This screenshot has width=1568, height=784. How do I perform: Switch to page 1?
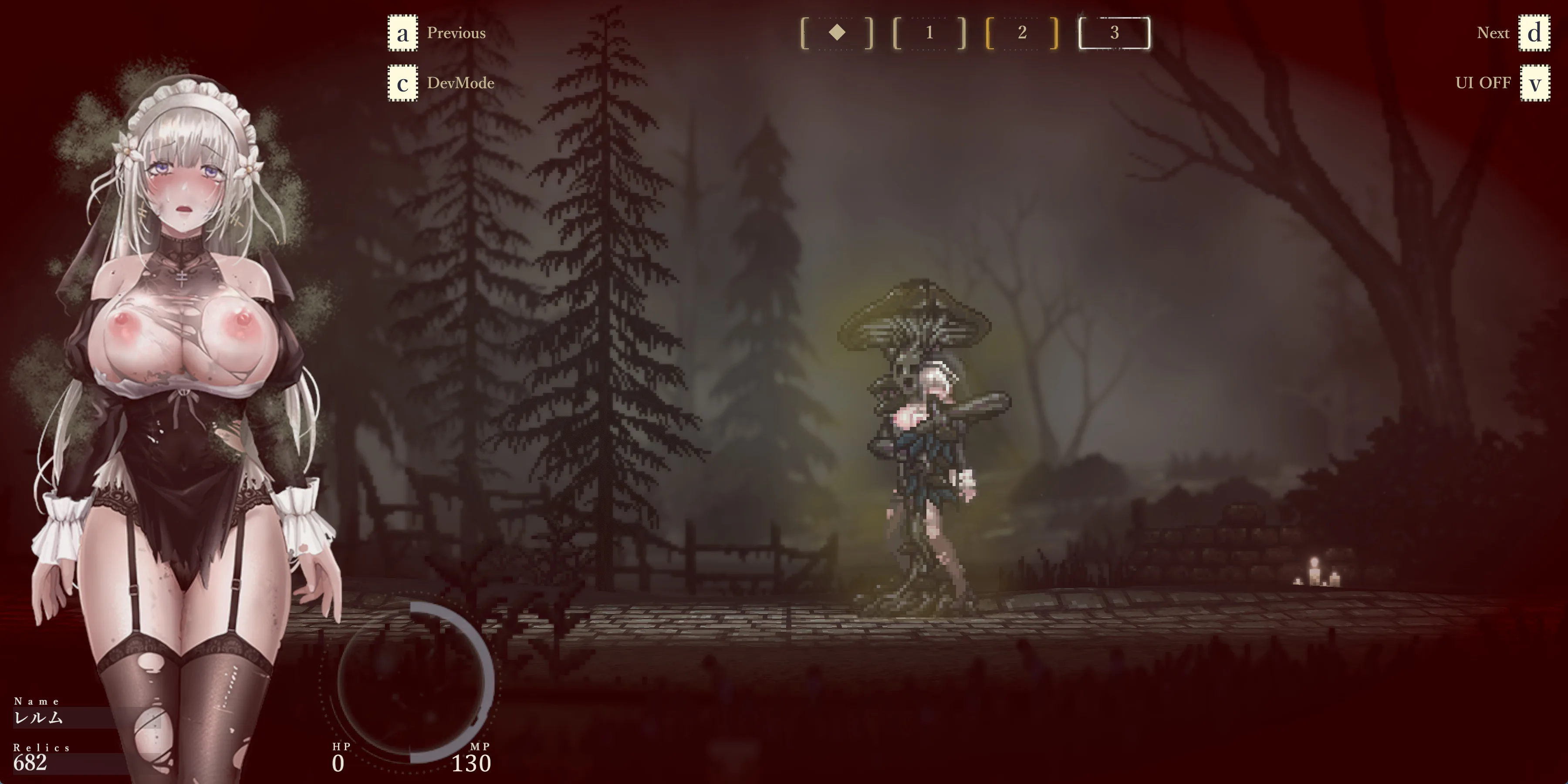[x=929, y=33]
